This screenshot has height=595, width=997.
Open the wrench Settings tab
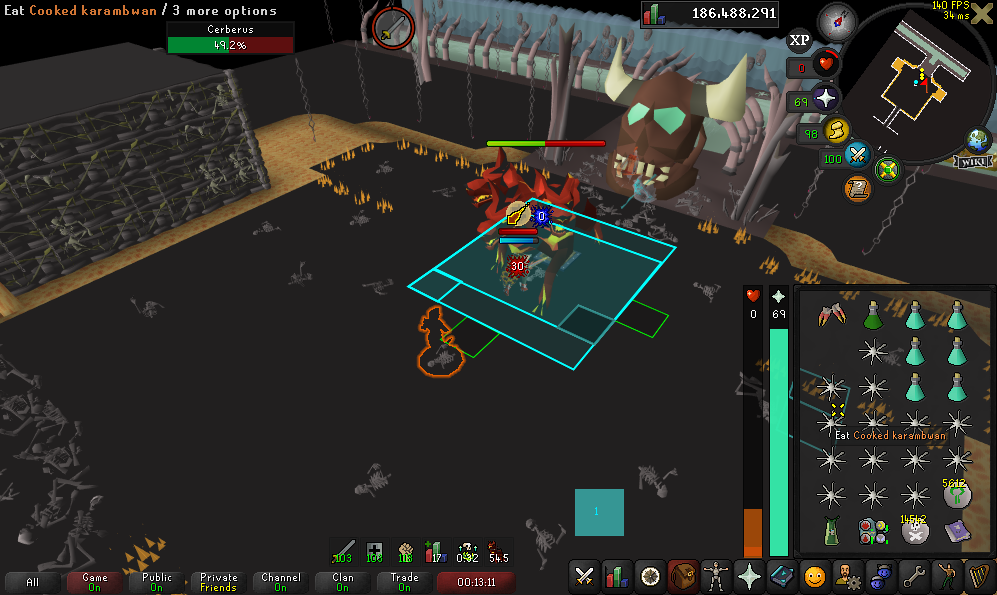tap(912, 576)
